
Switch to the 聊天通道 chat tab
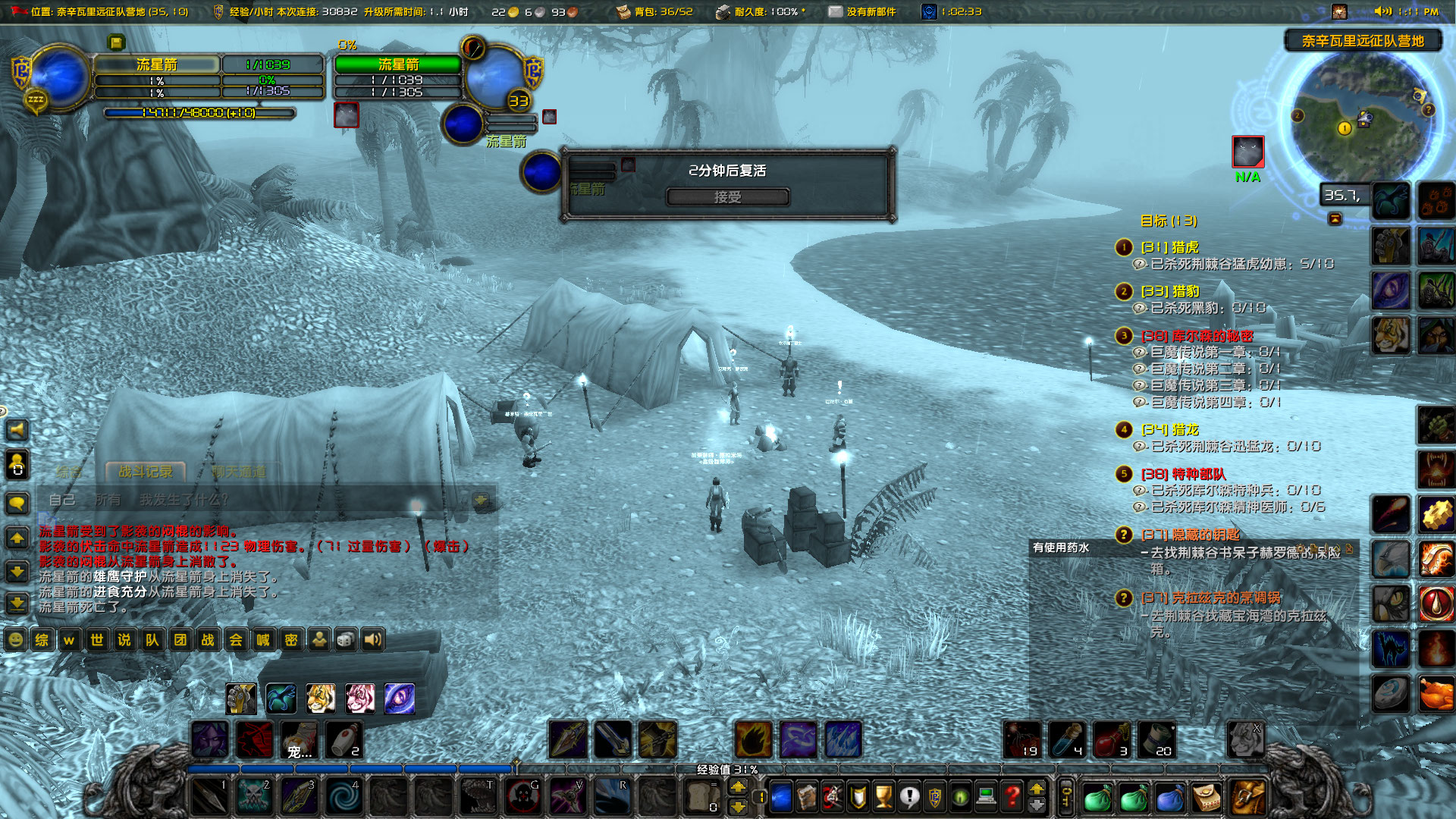pos(237,470)
